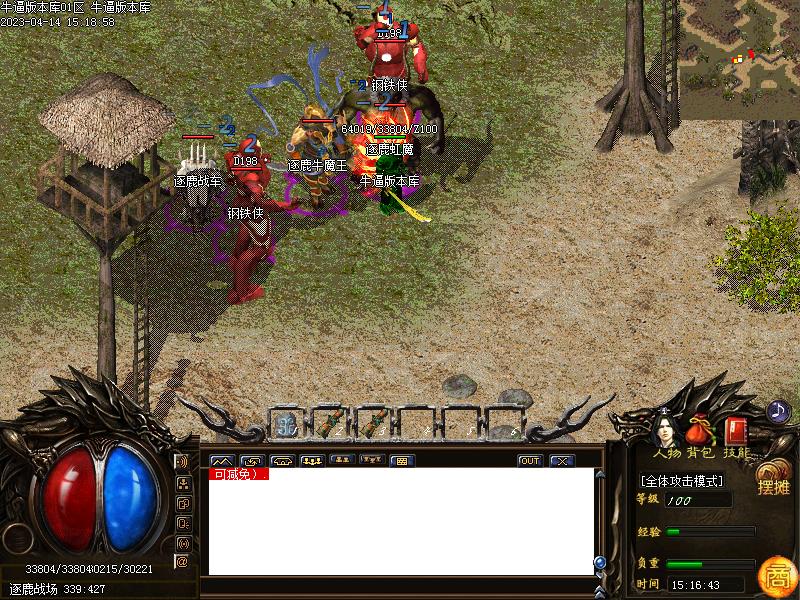Viewport: 800px width, 600px height.
Task: Toggle the music note sound button
Action: tap(778, 411)
